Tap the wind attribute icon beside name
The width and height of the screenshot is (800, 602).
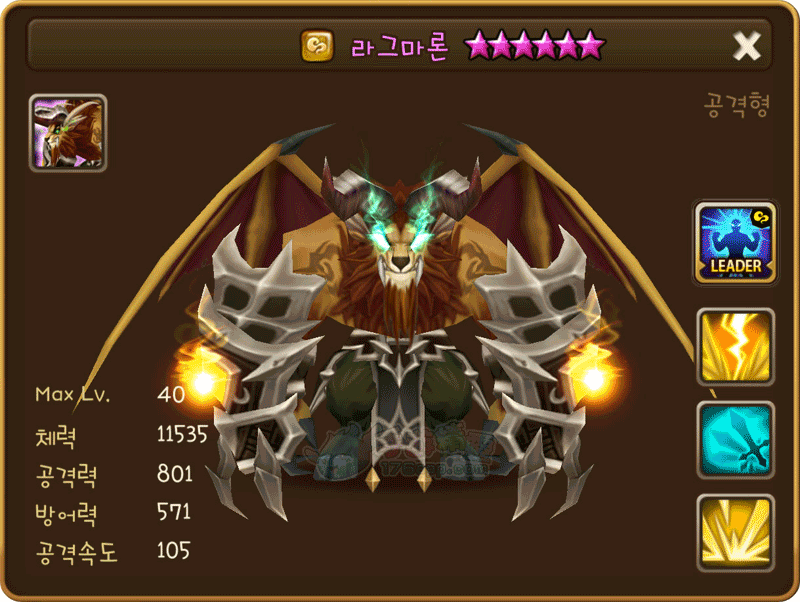coord(318,45)
